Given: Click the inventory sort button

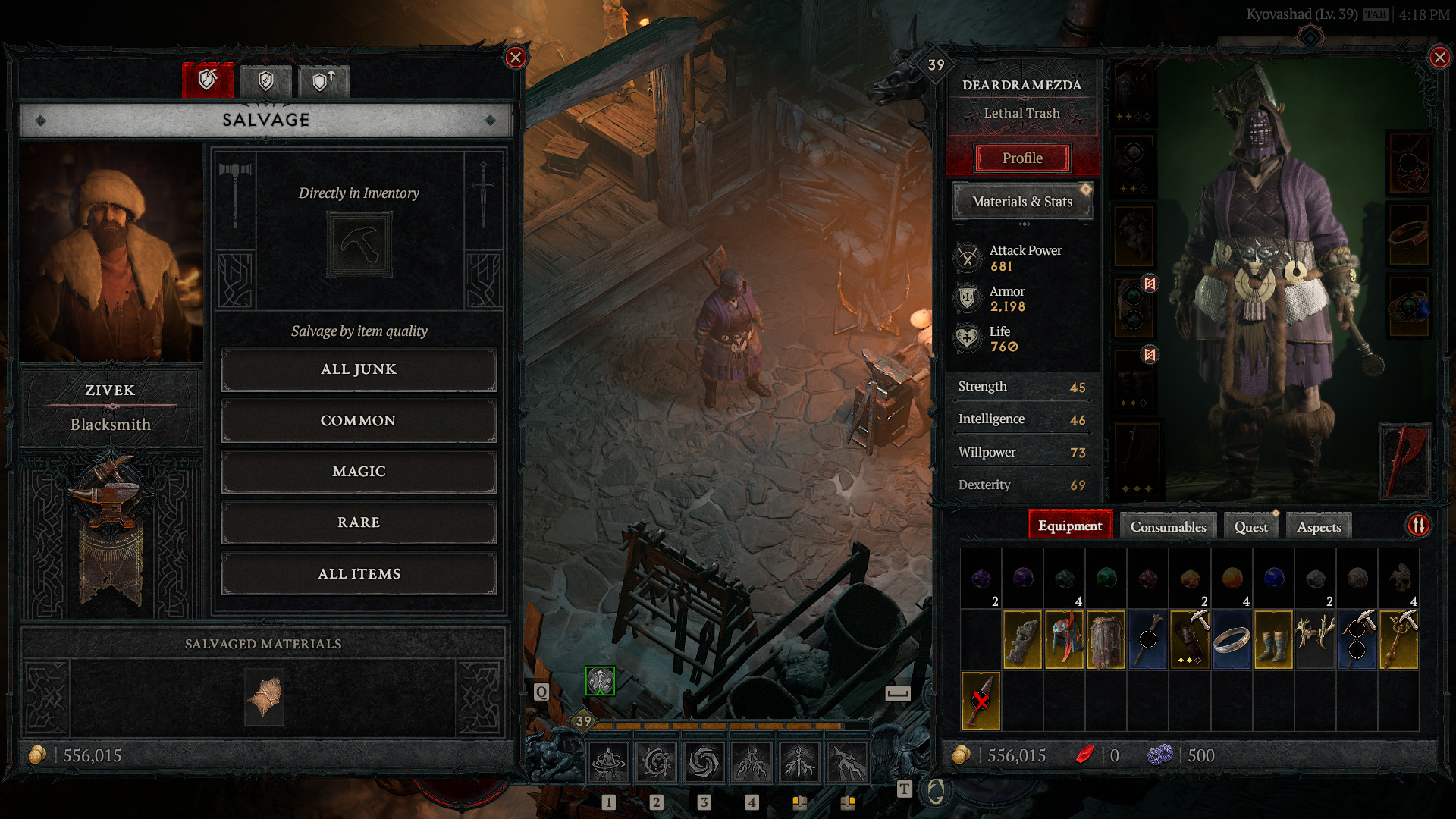Looking at the screenshot, I should 1419,525.
